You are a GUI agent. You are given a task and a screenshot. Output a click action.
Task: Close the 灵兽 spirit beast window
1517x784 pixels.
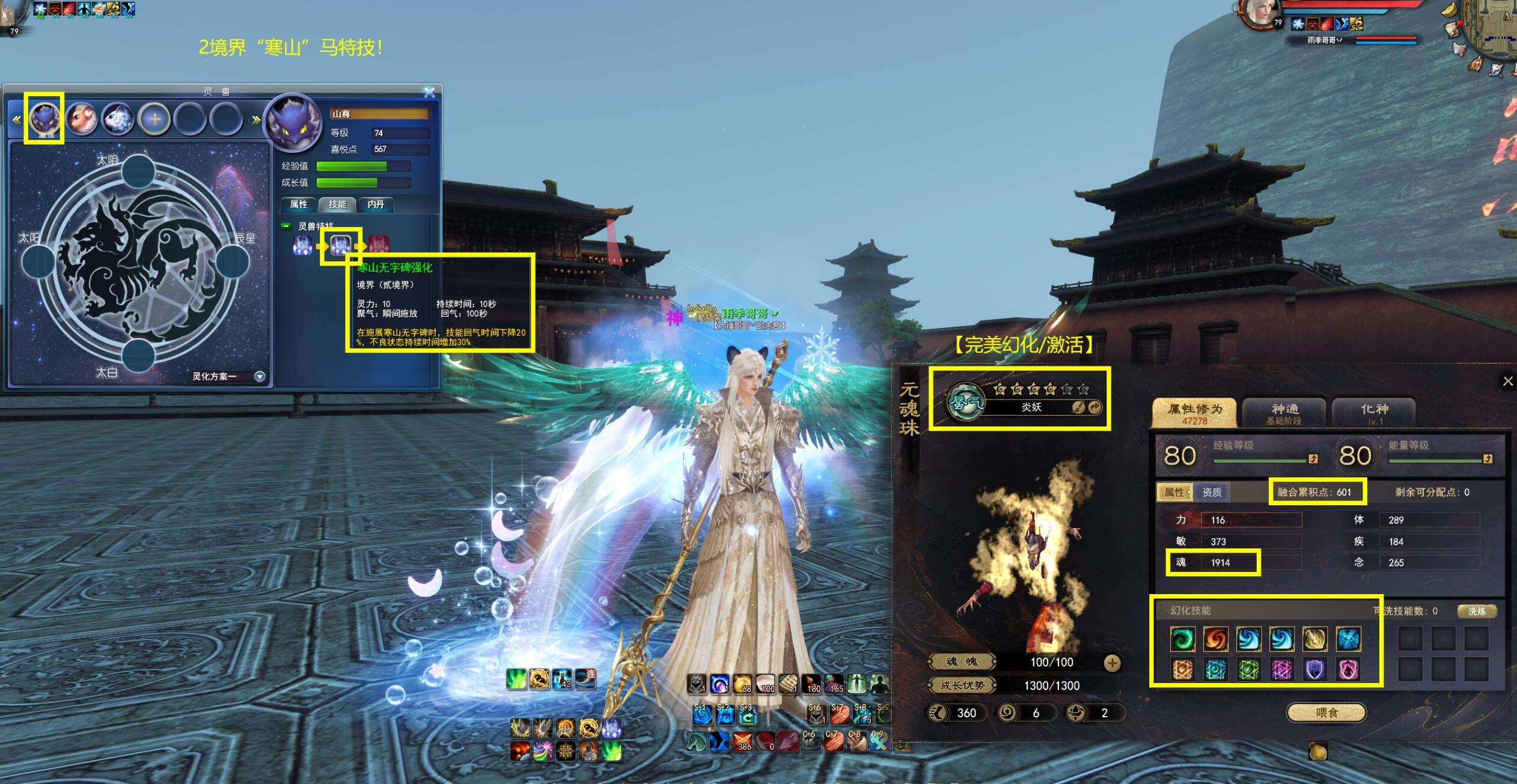point(429,92)
